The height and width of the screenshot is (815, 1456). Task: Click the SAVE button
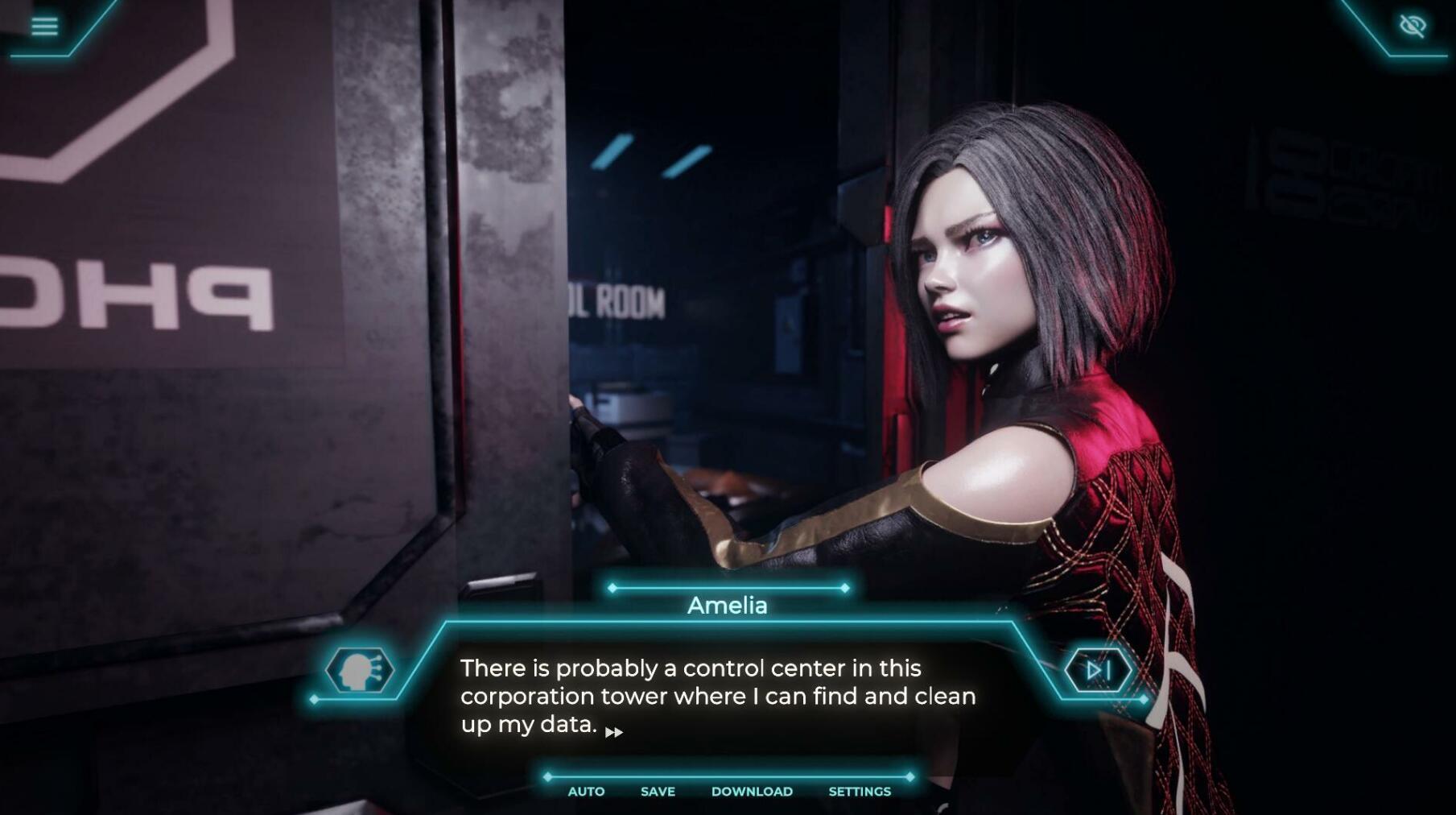658,792
